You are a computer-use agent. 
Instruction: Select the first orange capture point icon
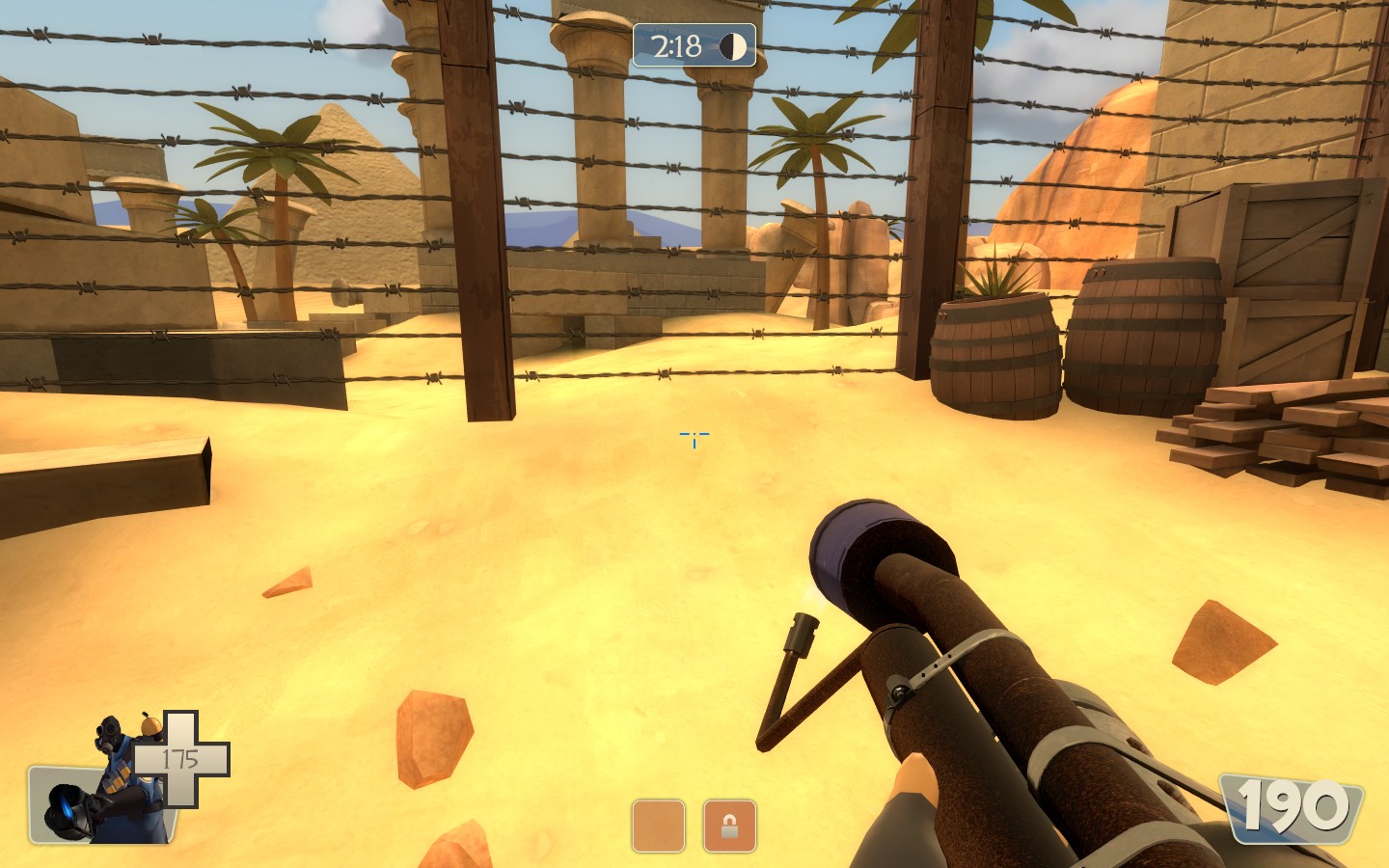[x=658, y=827]
